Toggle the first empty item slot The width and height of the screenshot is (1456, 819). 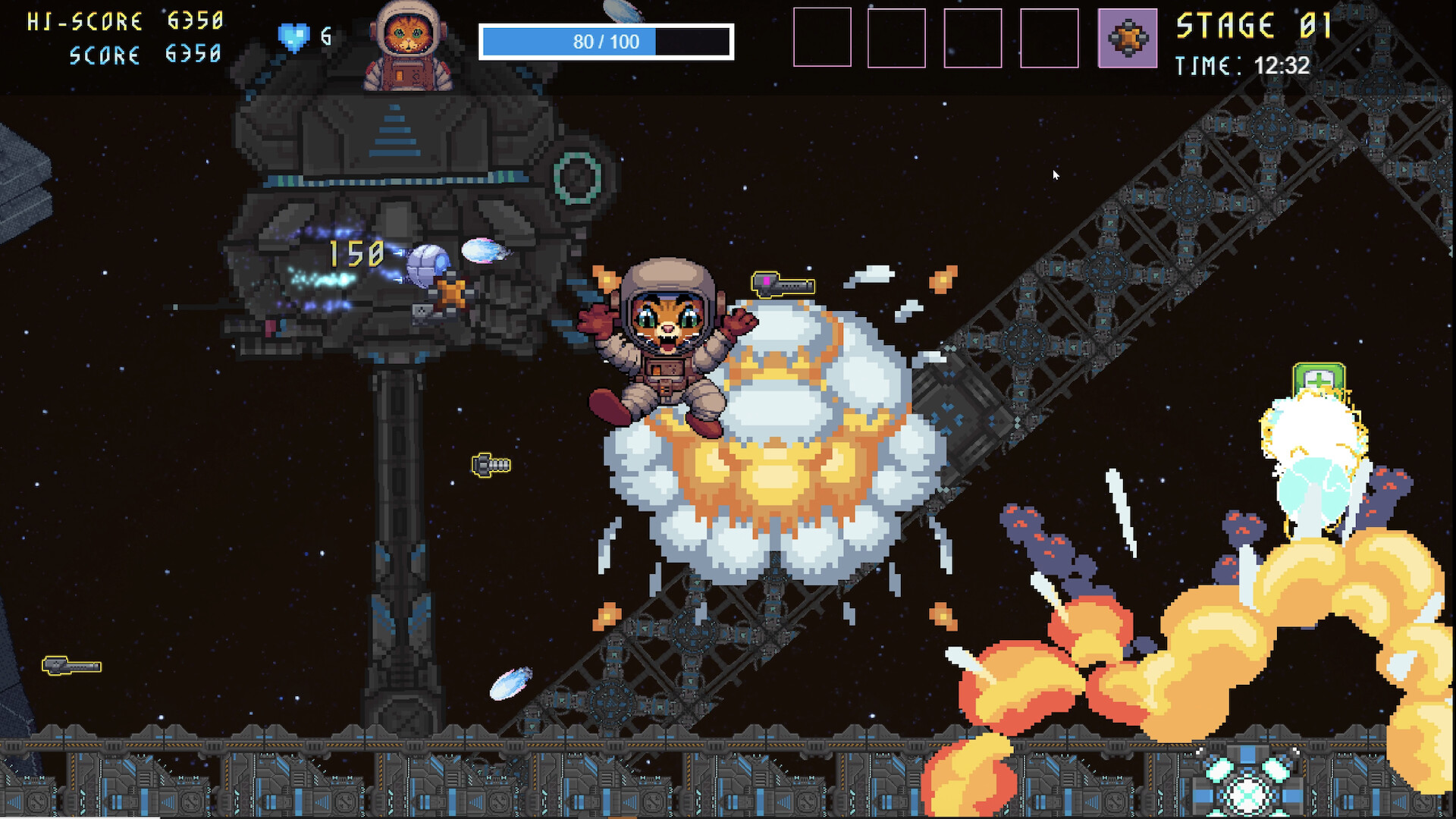821,39
